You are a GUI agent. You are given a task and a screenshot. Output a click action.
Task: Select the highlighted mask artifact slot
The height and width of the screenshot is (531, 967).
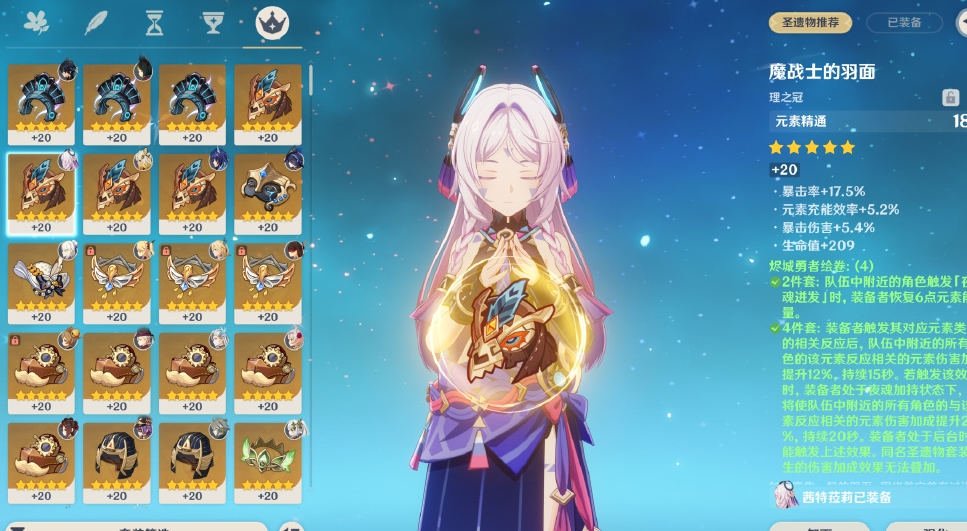(41, 191)
